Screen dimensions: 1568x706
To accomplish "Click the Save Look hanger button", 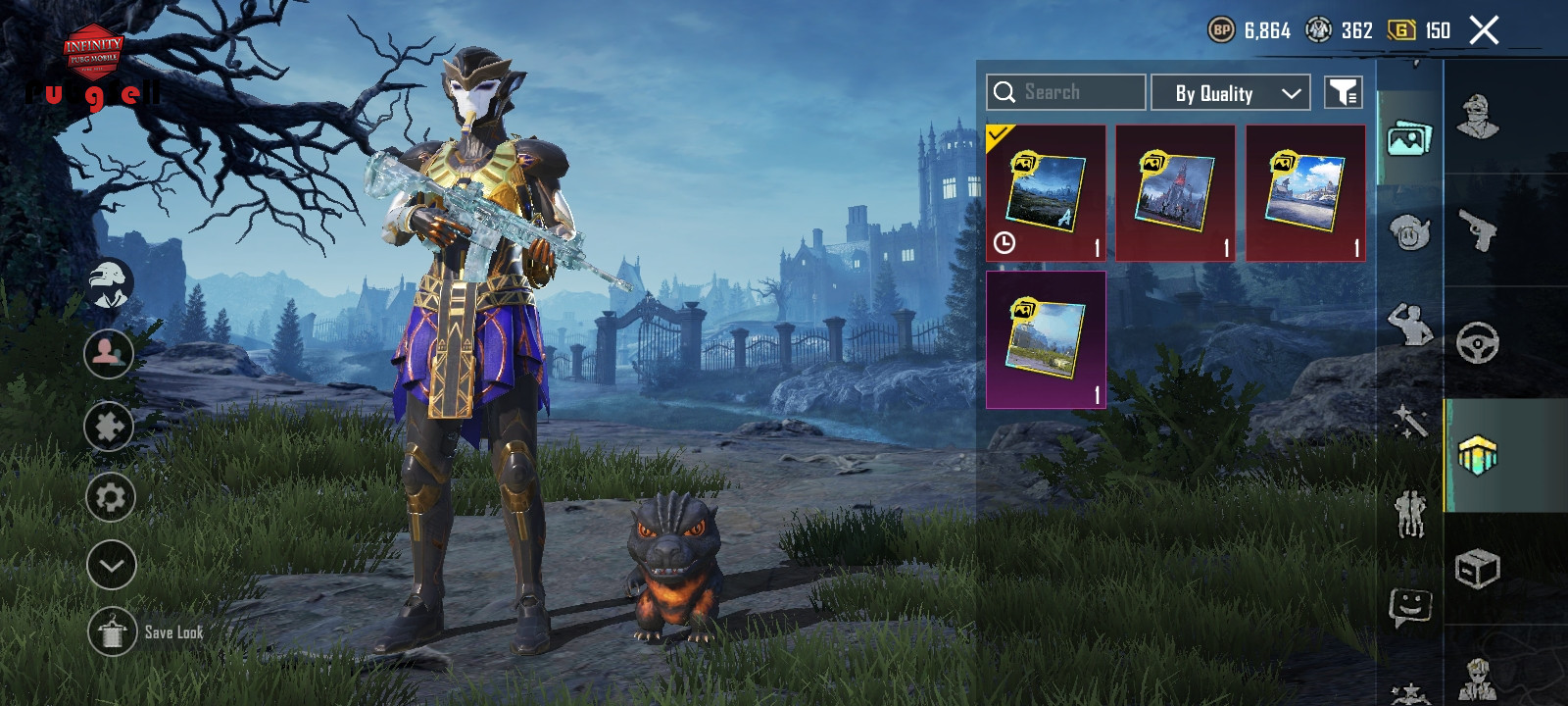I will (112, 632).
